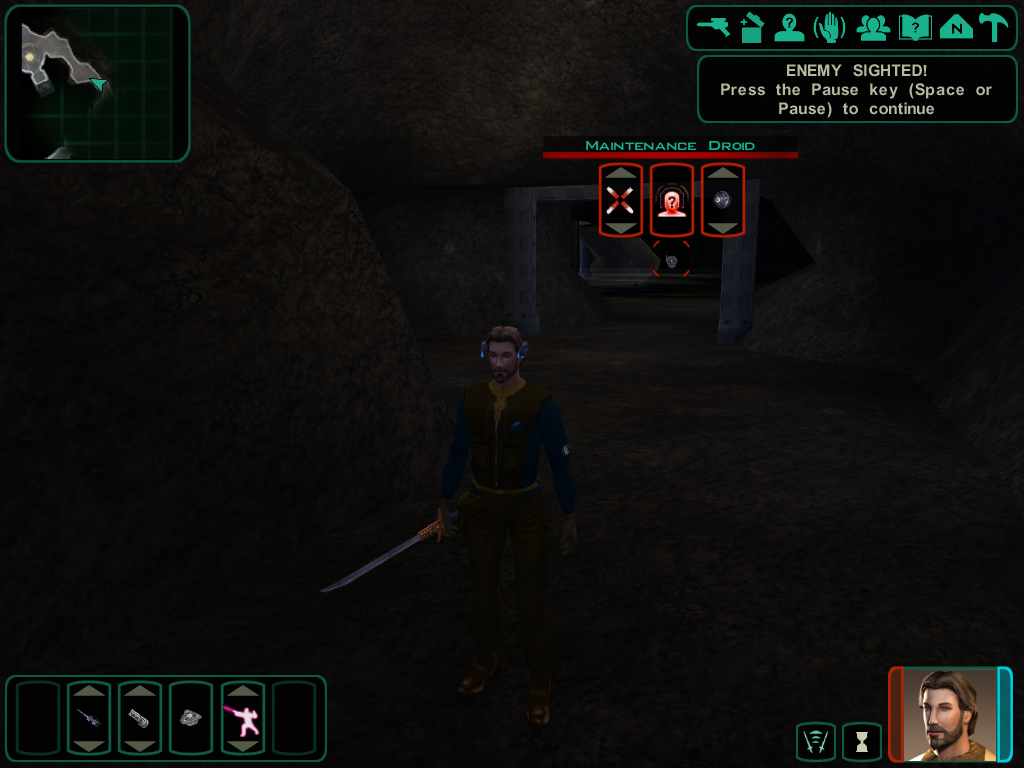Throw the grenade at the Maintenance Droid

pyautogui.click(x=722, y=200)
